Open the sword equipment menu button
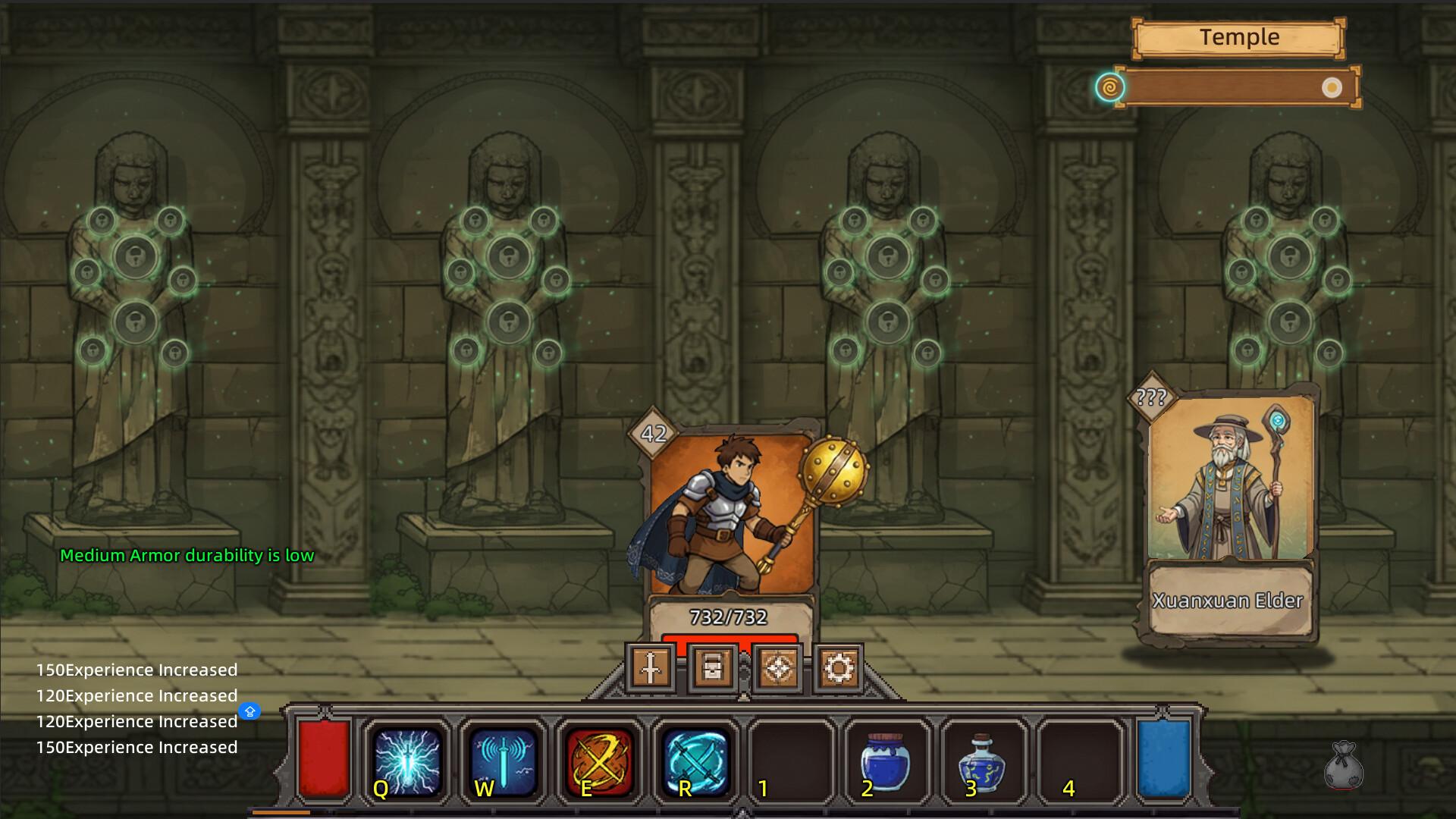This screenshot has height=819, width=1456. tap(651, 668)
